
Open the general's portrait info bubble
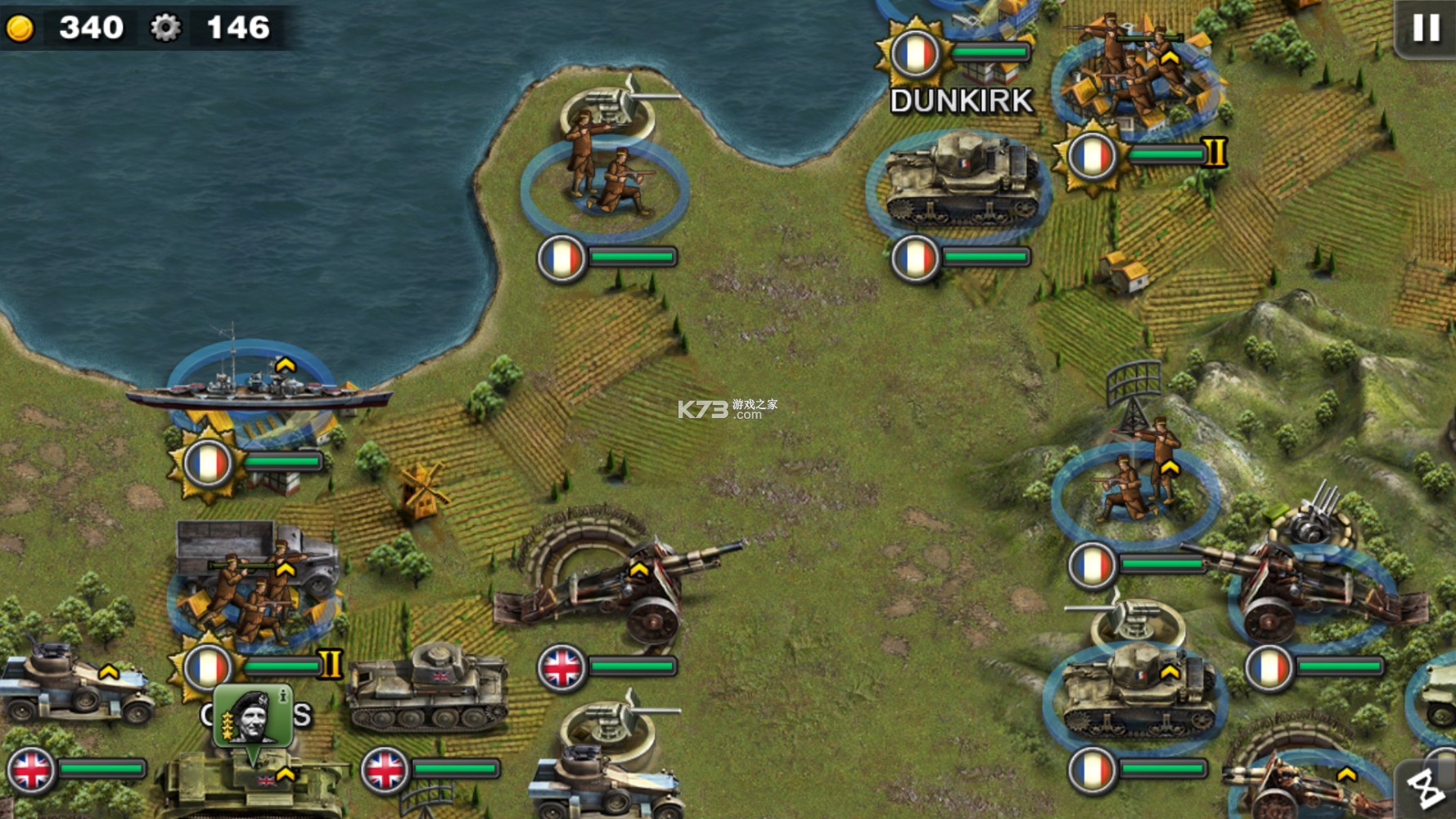pos(252,715)
